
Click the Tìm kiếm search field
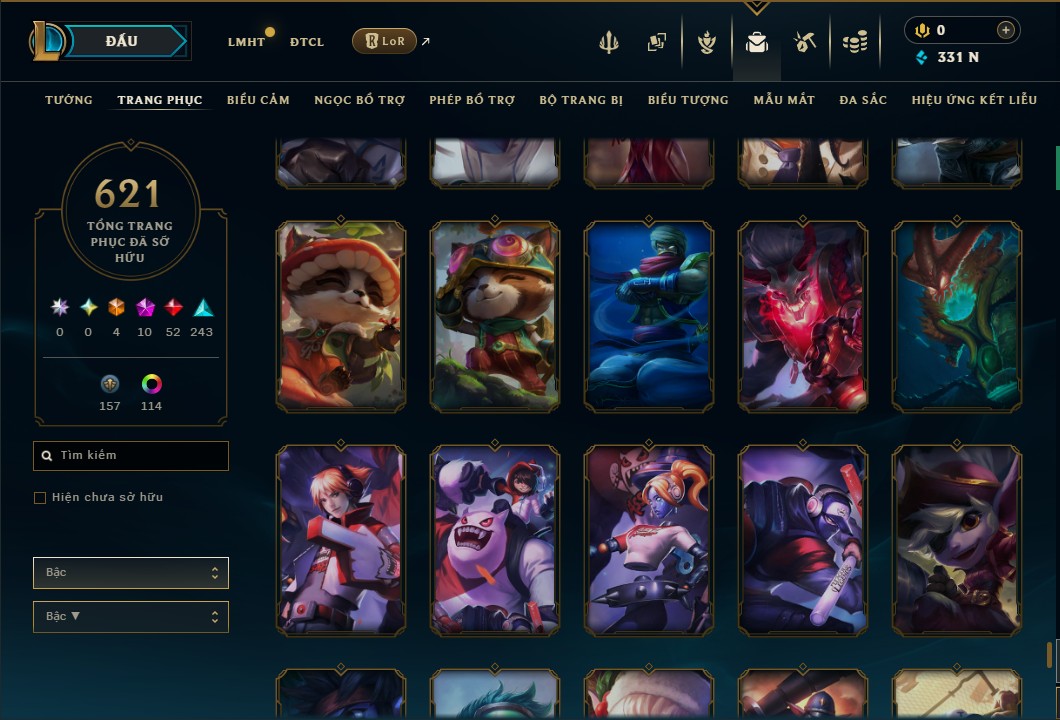tap(131, 456)
